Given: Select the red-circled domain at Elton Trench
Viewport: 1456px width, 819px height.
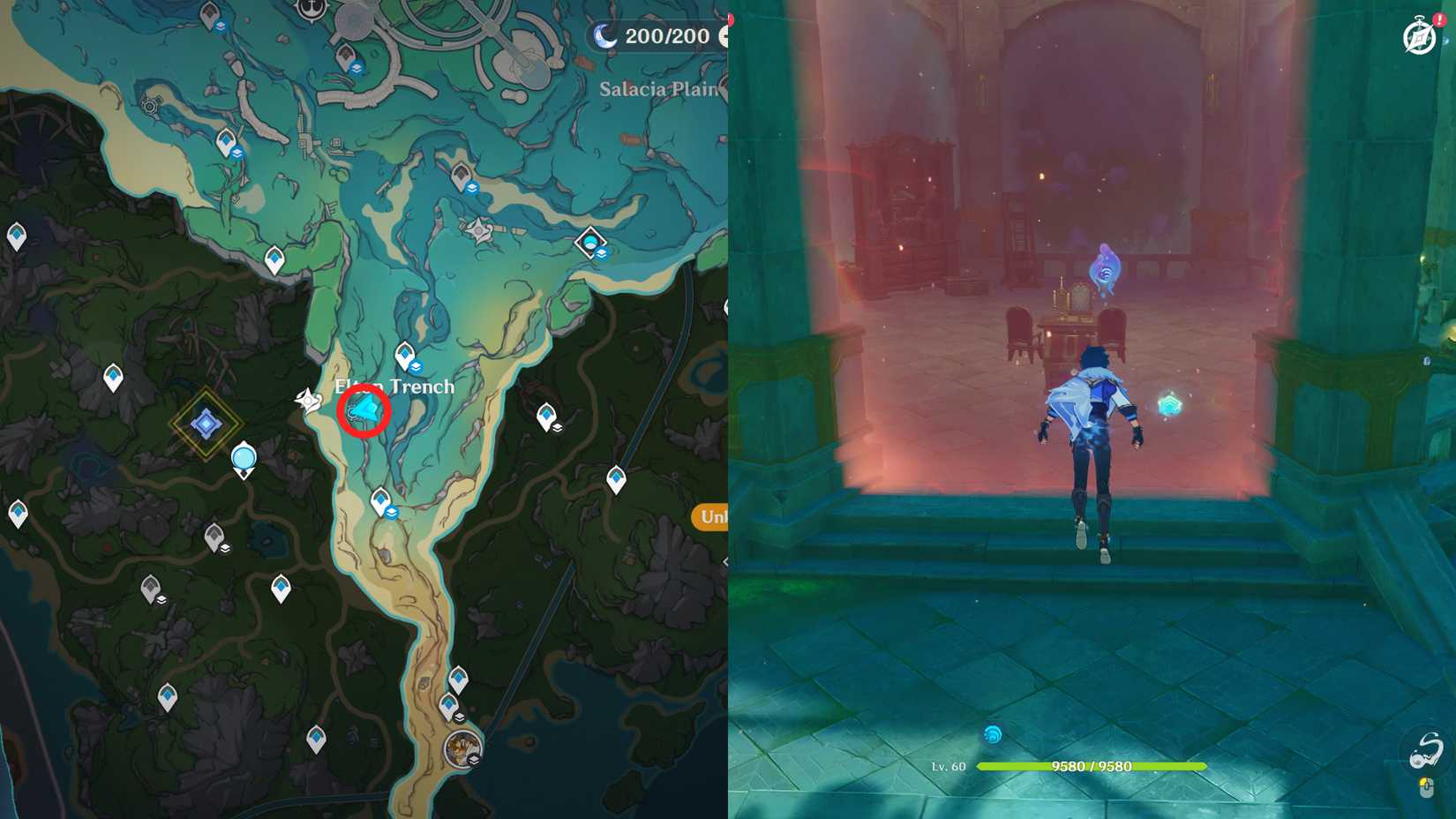Looking at the screenshot, I should click(x=364, y=410).
